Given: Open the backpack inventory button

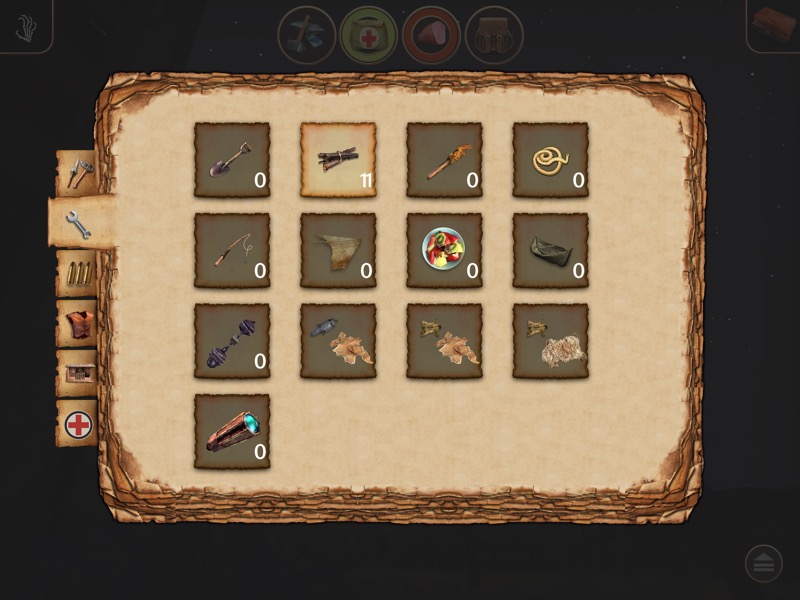Looking at the screenshot, I should (x=494, y=35).
